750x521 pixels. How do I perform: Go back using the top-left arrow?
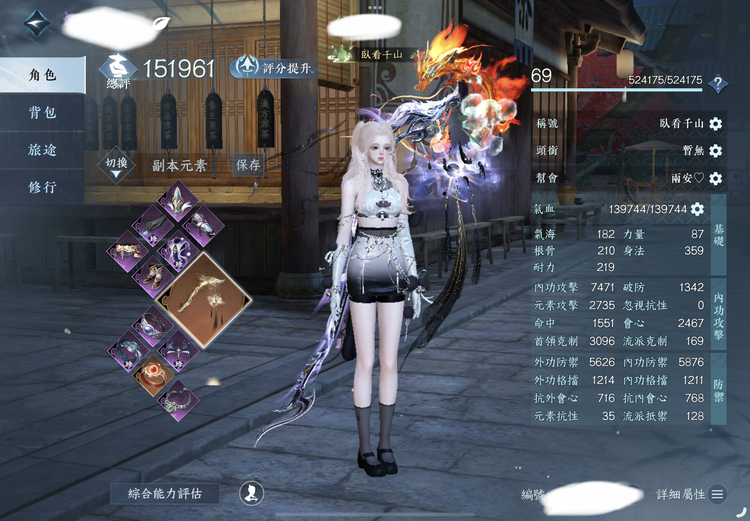(37, 23)
